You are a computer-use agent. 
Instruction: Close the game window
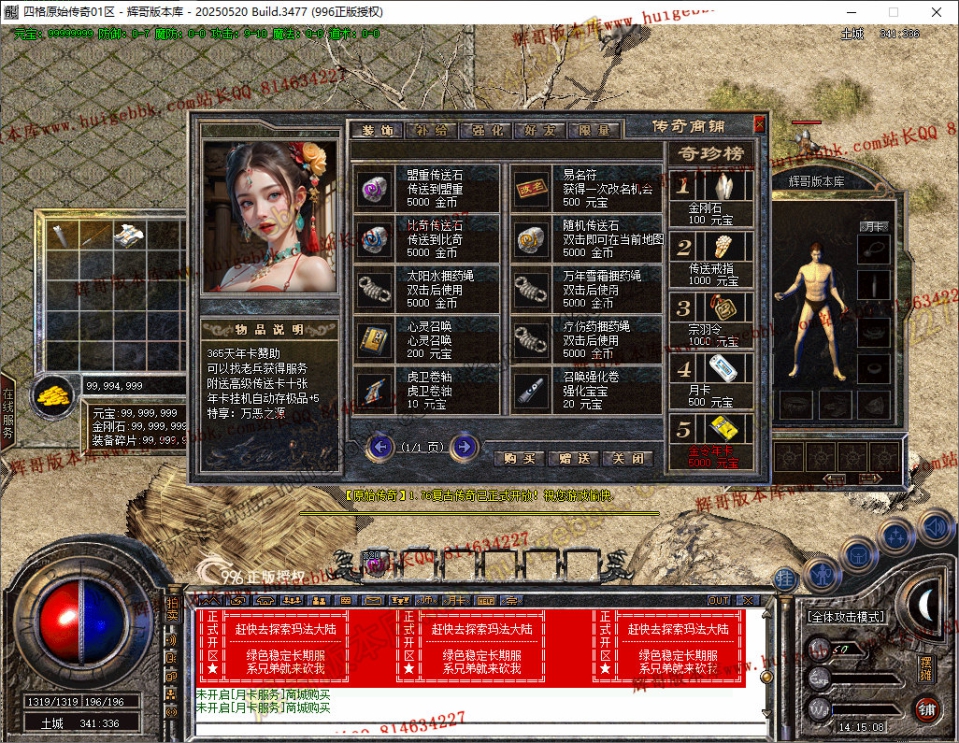coord(936,12)
